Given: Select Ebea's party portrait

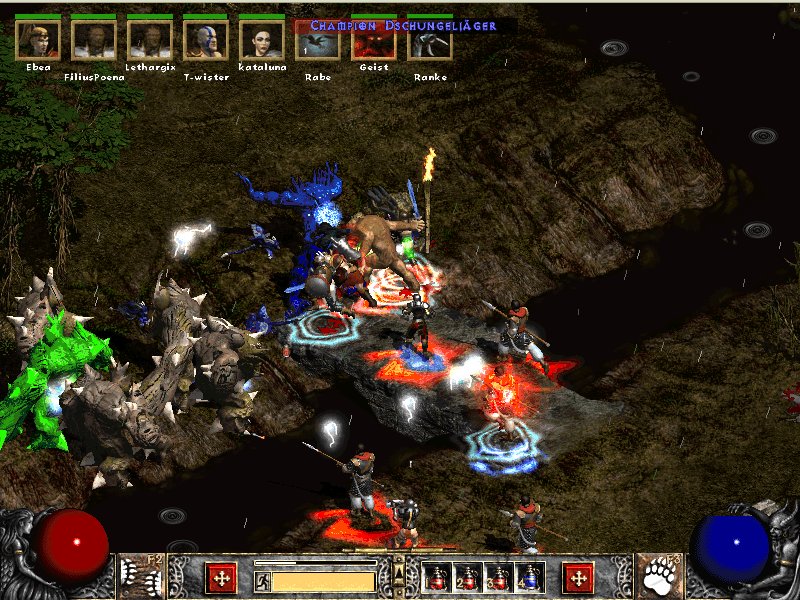Looking at the screenshot, I should pos(38,40).
